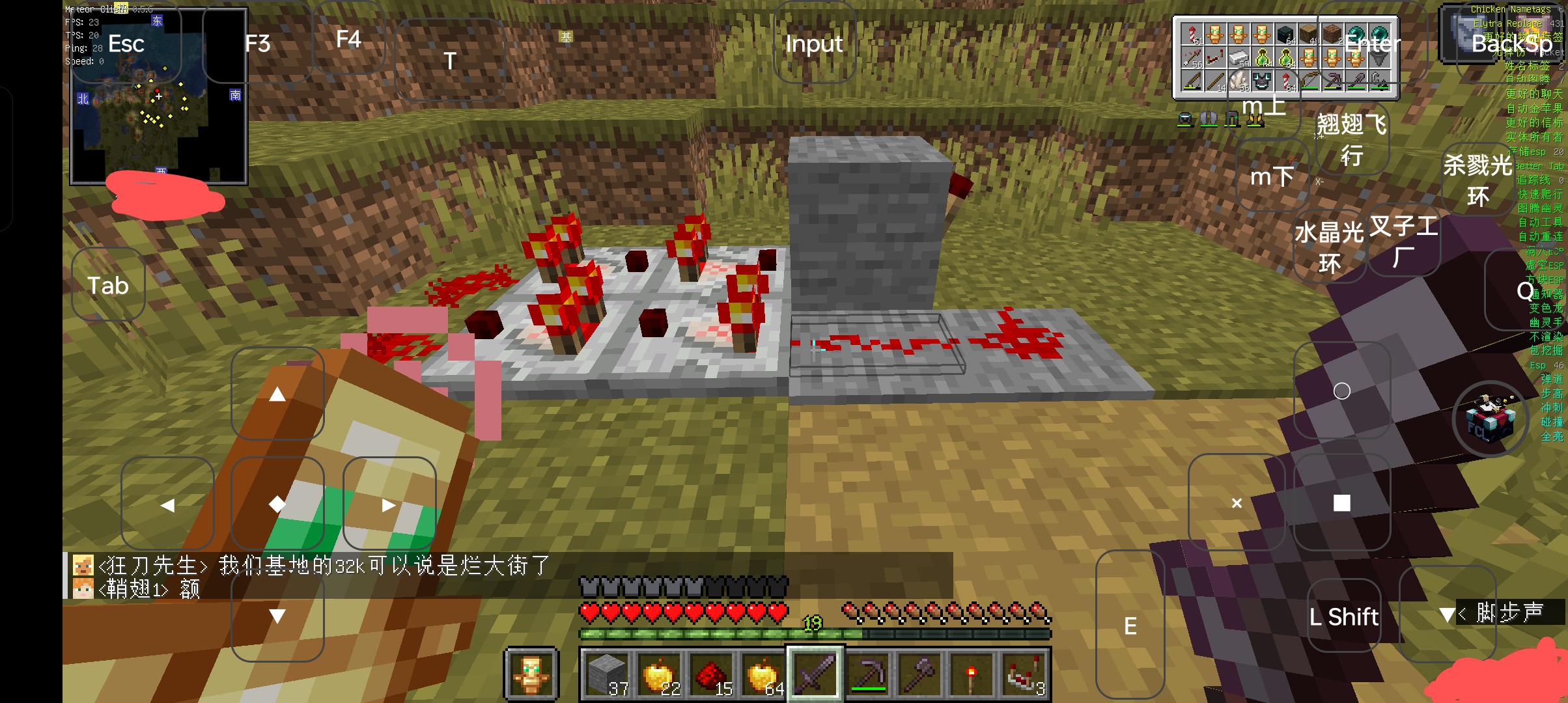Toggle the F3 debug button

[x=257, y=44]
